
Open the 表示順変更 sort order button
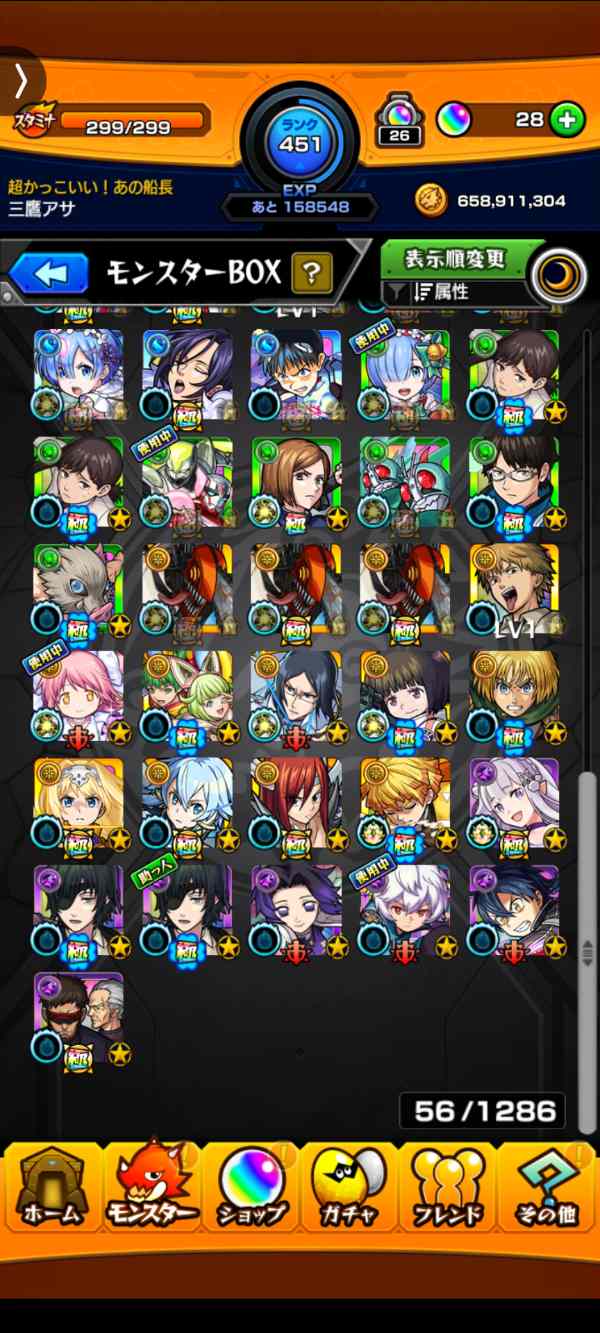(455, 259)
